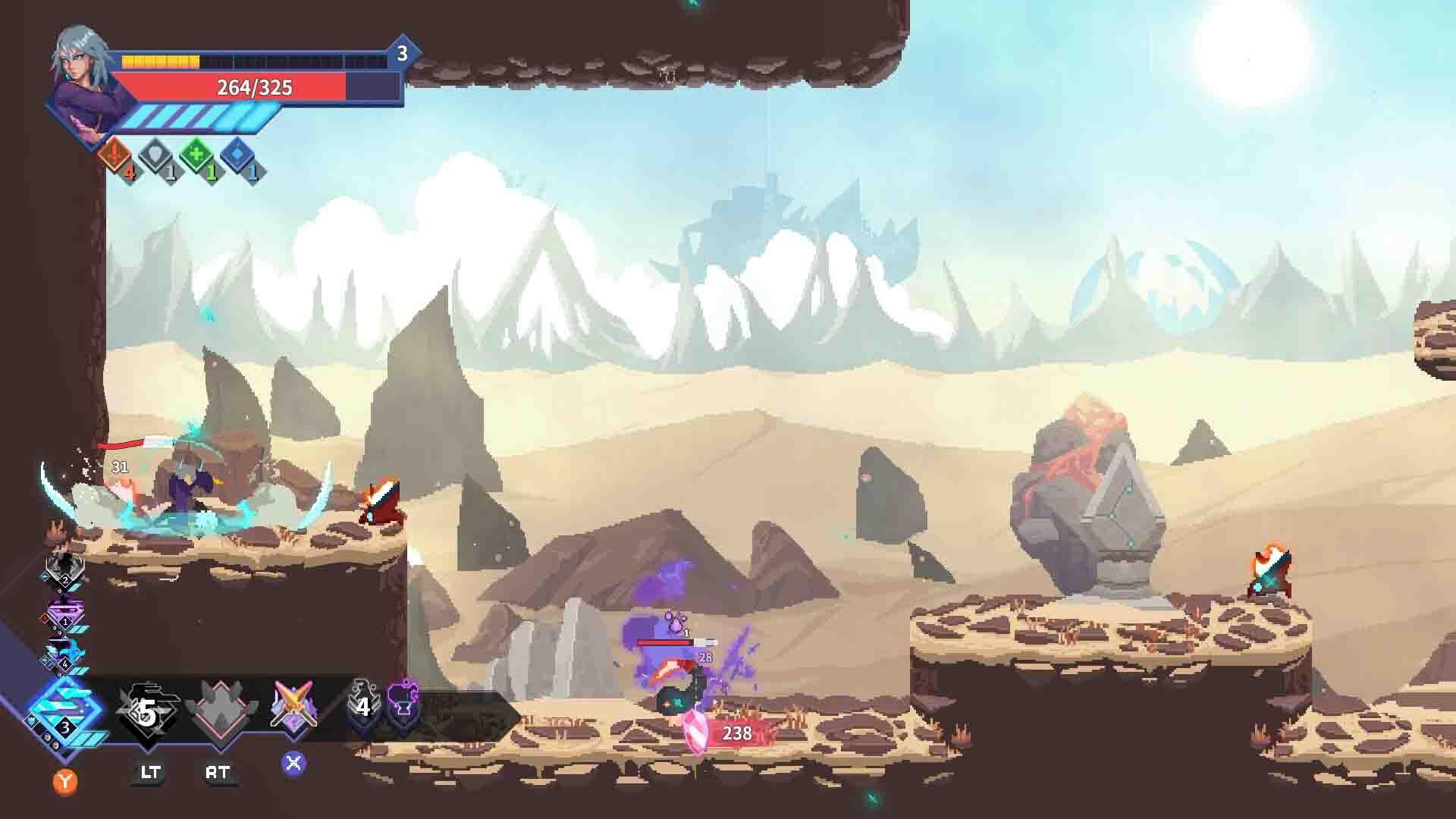Choose the grey queued skill numbered 2

[x=64, y=570]
